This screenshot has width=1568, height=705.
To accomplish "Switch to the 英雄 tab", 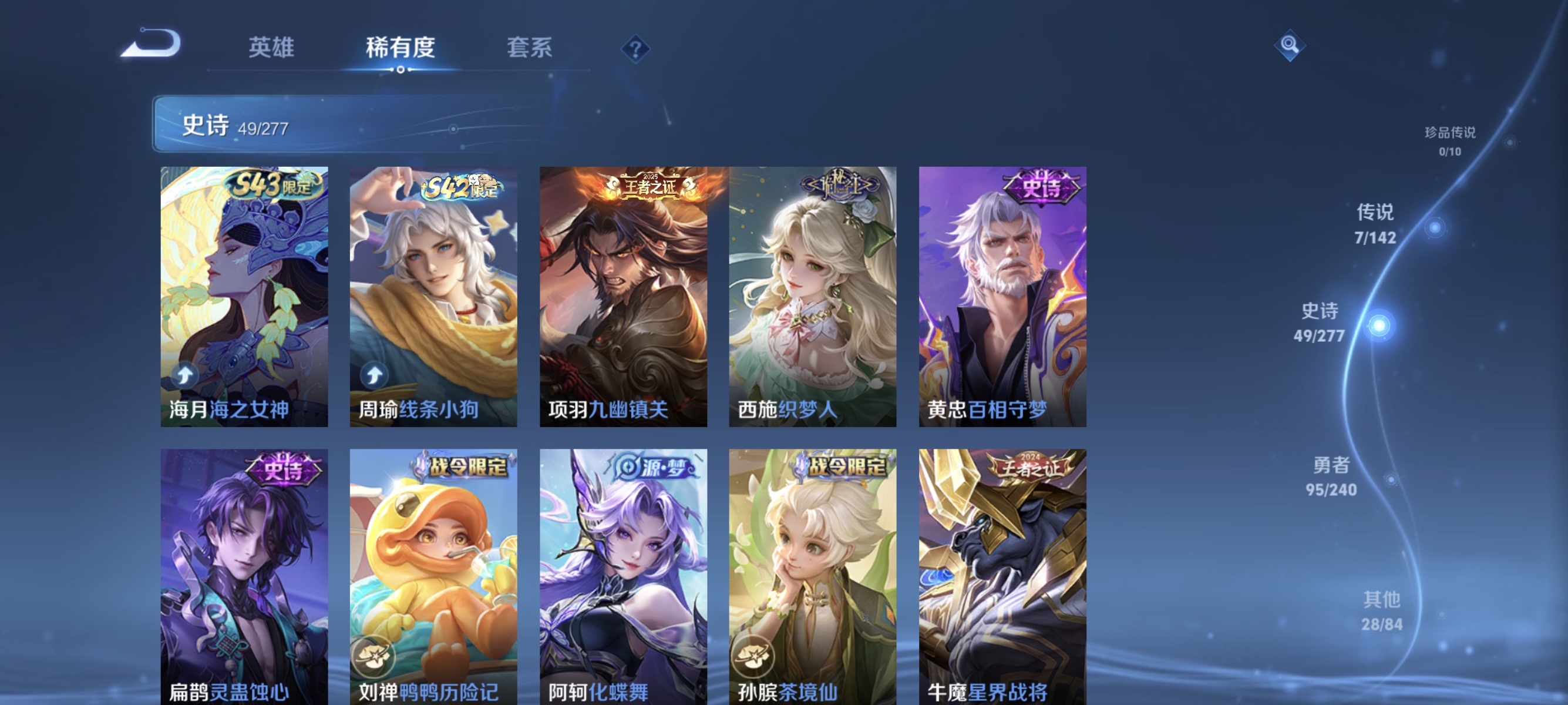I will point(271,49).
